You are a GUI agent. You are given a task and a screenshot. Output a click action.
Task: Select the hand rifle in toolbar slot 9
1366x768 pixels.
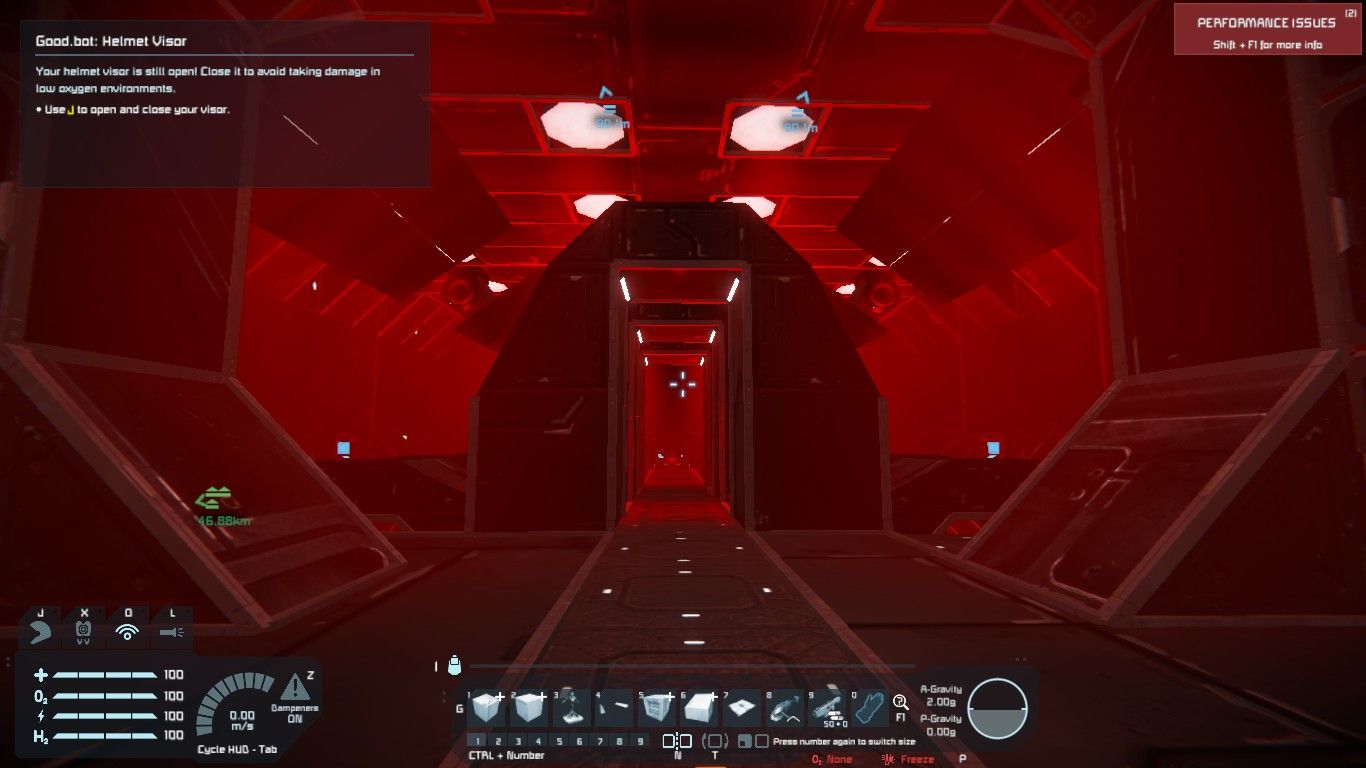(x=826, y=707)
